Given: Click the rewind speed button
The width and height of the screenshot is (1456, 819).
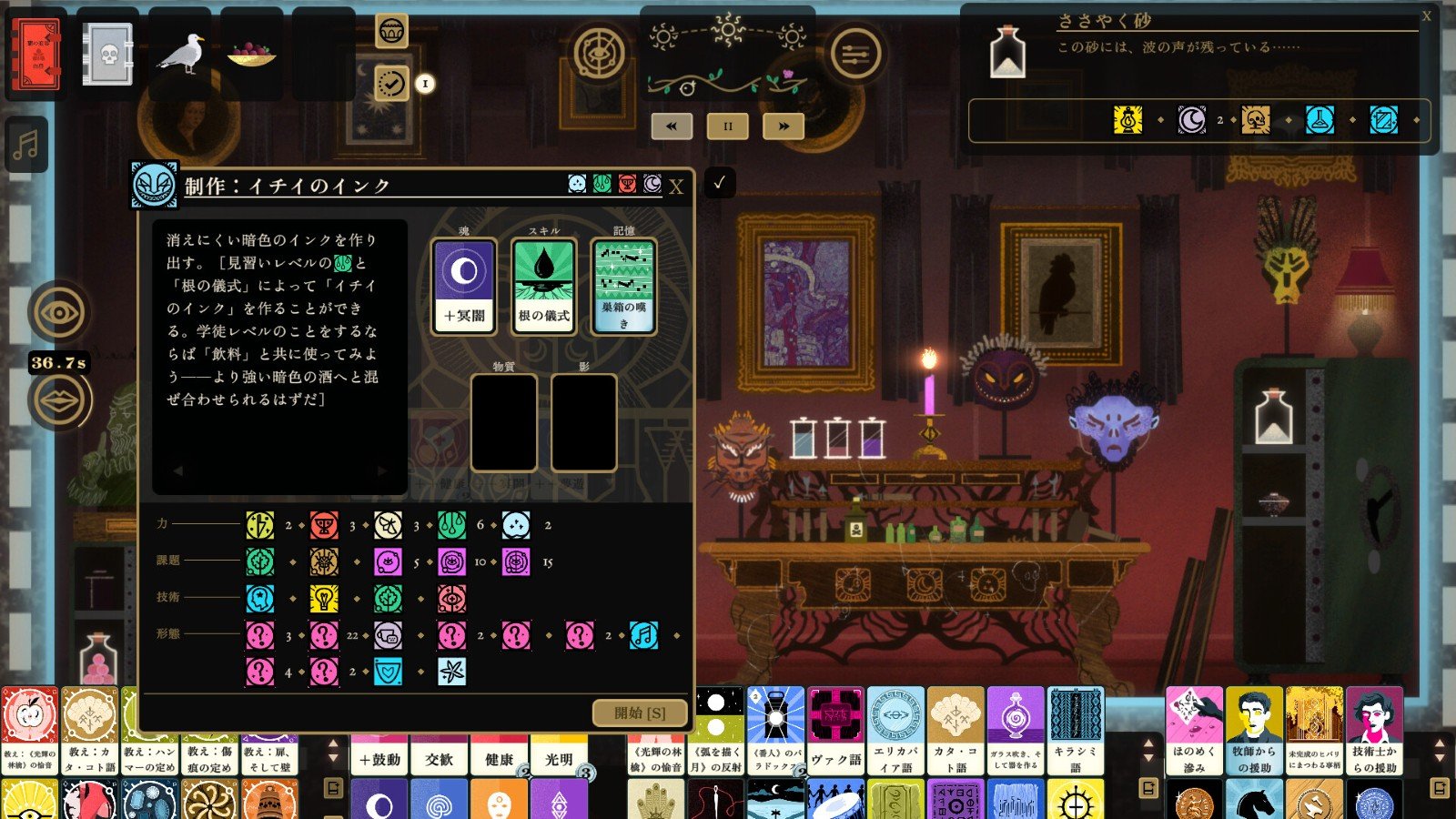Looking at the screenshot, I should pyautogui.click(x=672, y=126).
